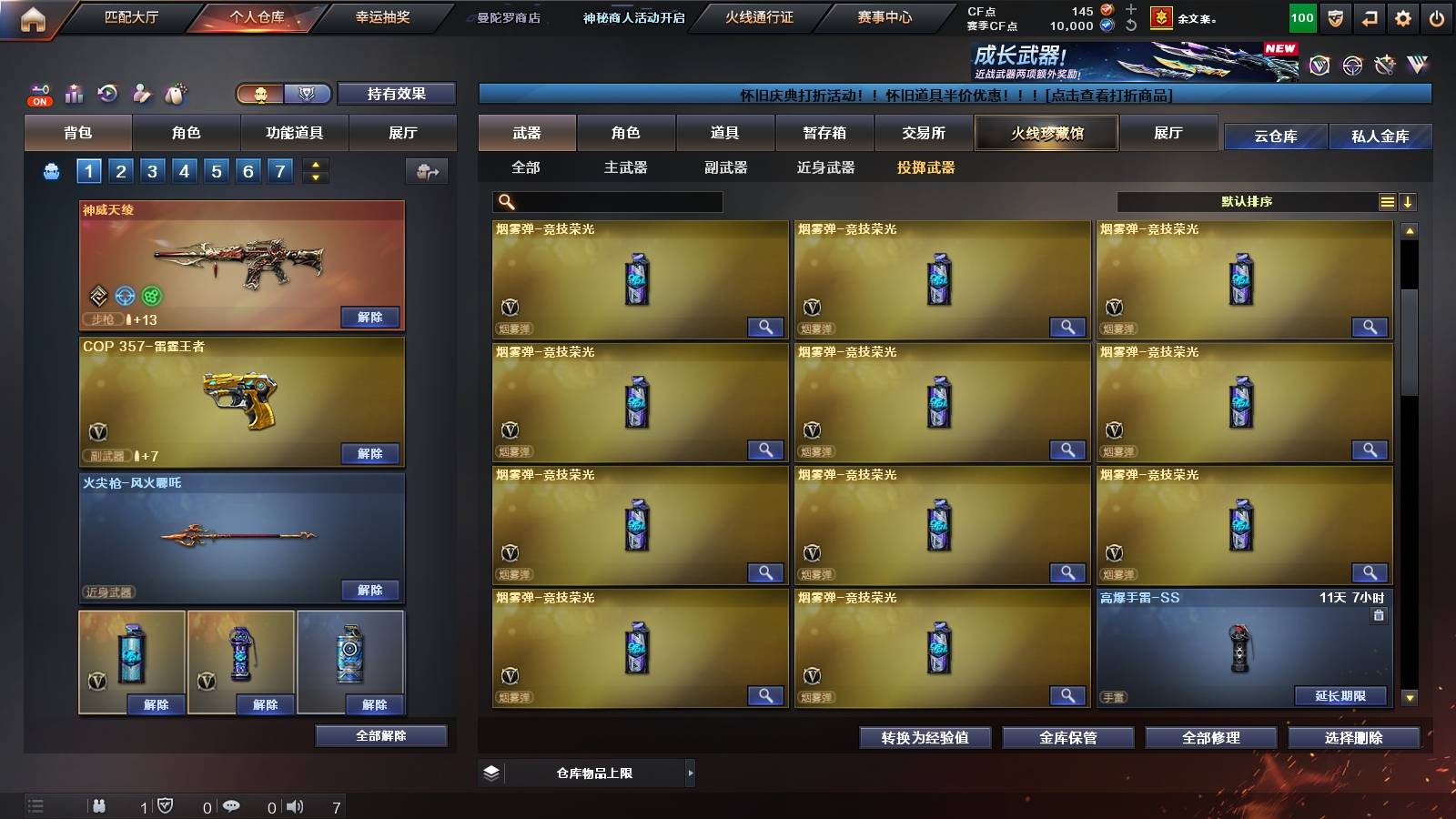The image size is (1456, 819).
Task: Click the backpack up arrow stepper
Action: tap(315, 166)
